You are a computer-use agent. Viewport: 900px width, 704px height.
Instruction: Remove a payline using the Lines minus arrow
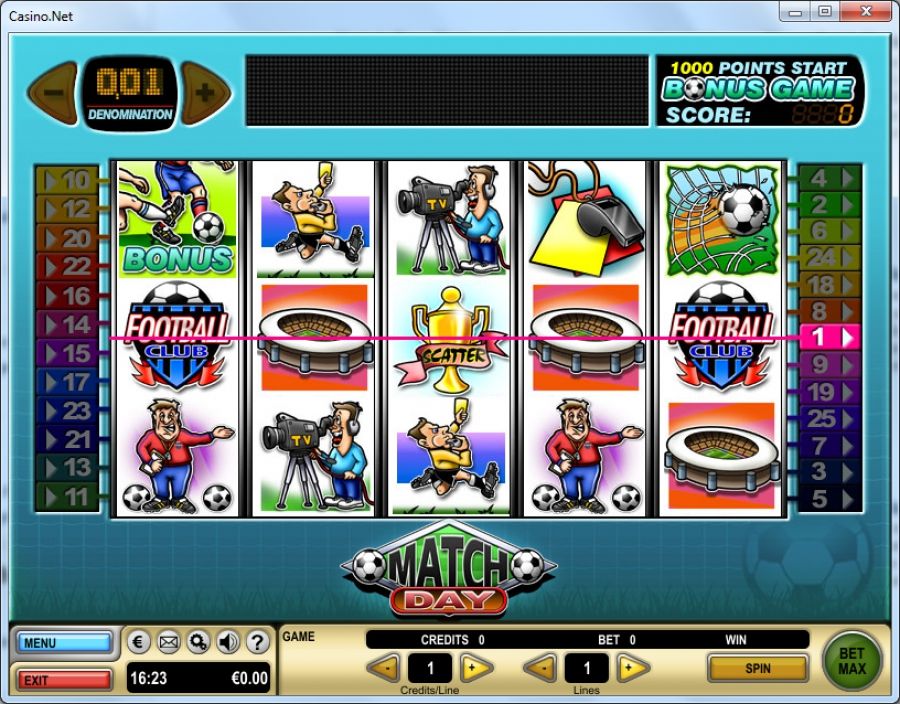542,668
